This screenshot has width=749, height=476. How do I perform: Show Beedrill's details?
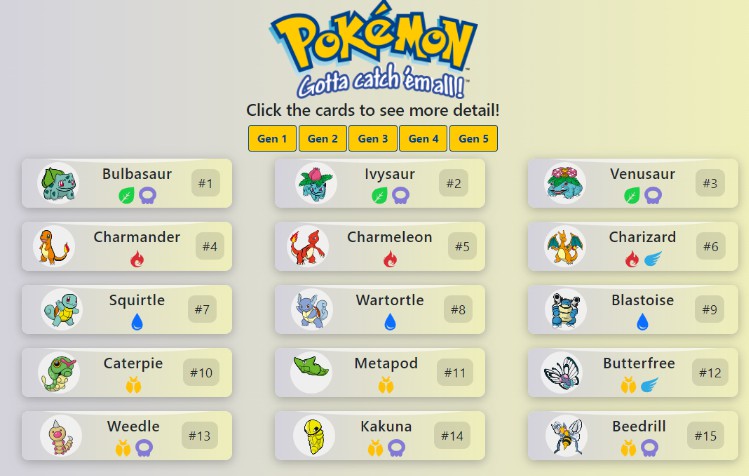(632, 436)
